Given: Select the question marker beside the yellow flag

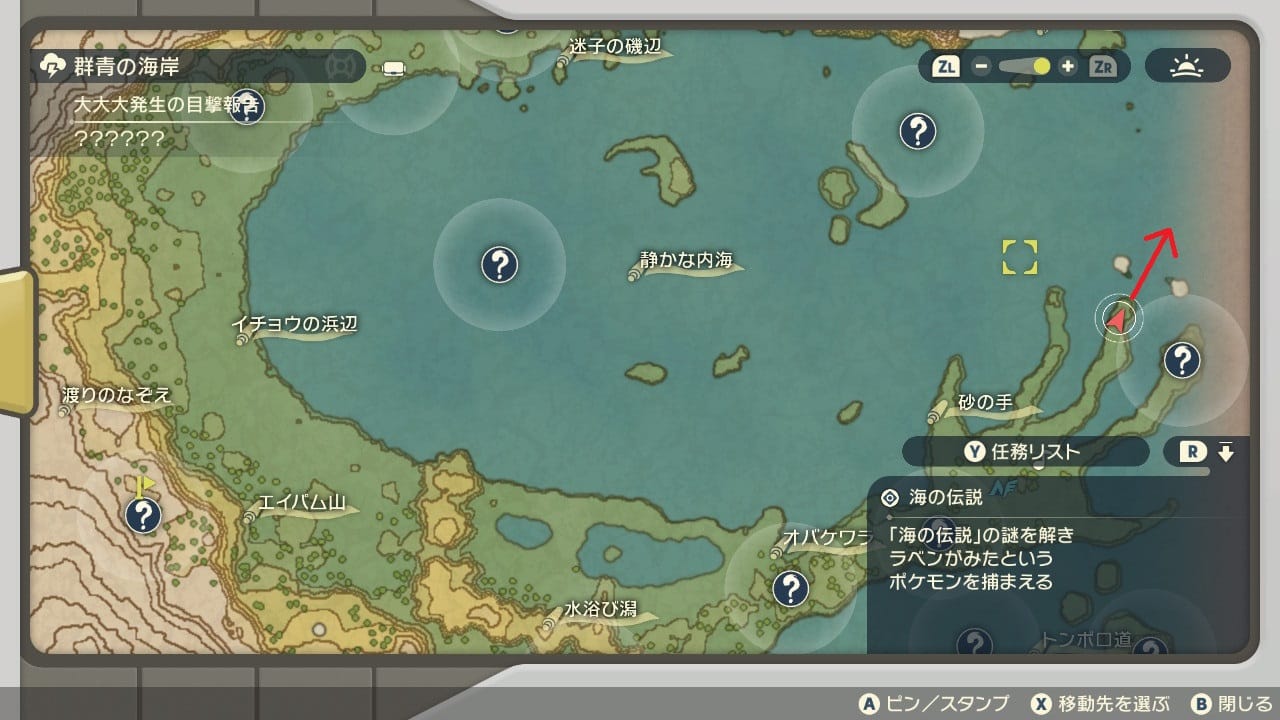Looking at the screenshot, I should click(144, 516).
